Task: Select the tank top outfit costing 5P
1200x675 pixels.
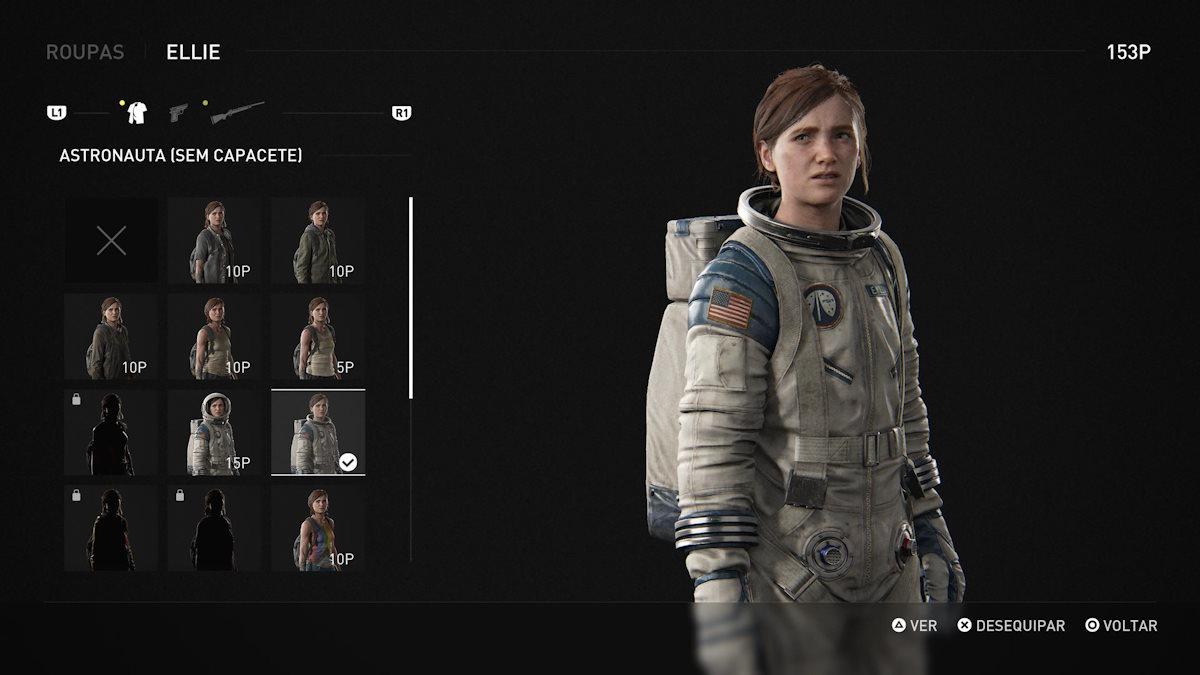Action: click(318, 336)
